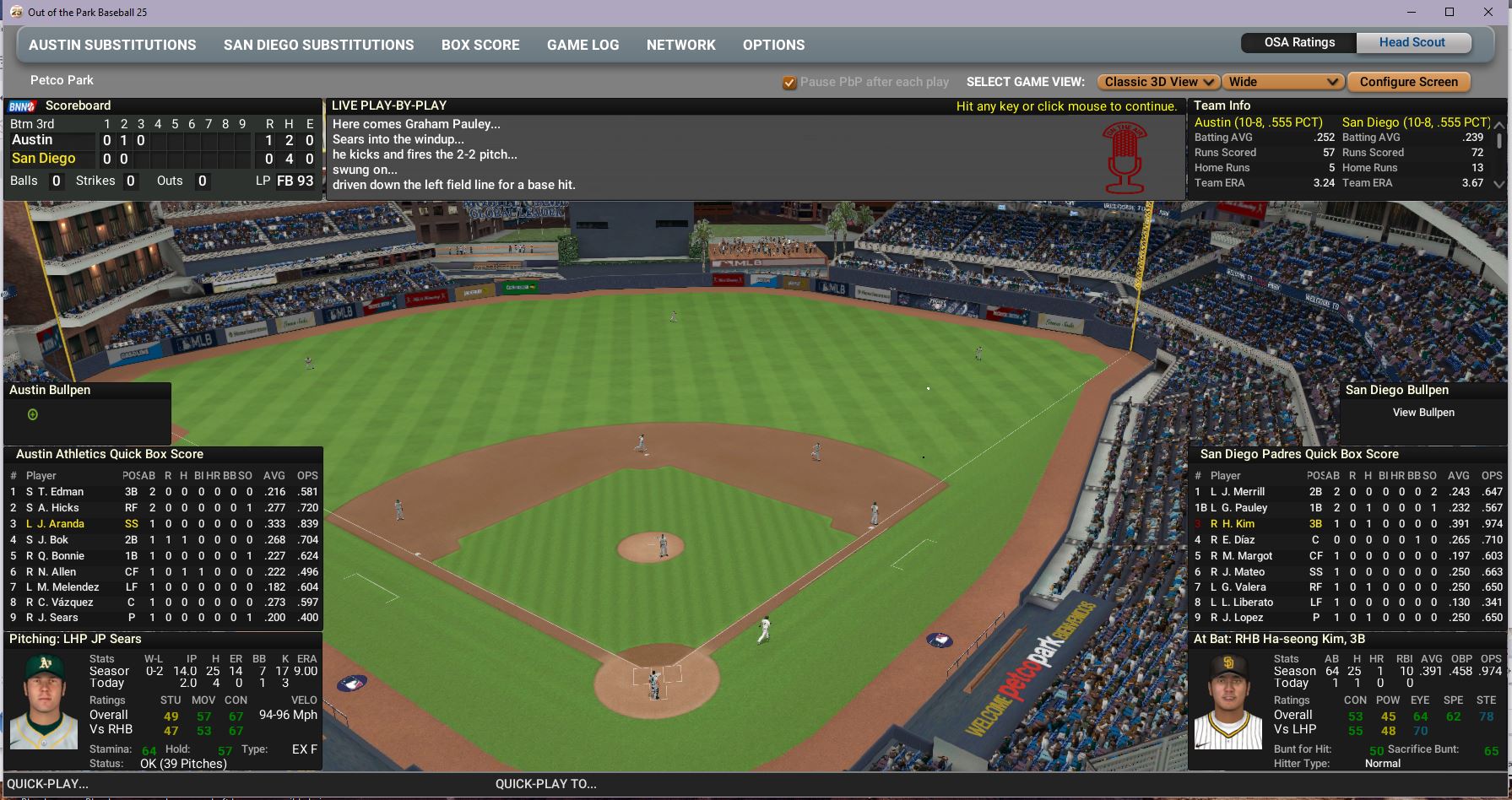Viewport: 1512px width, 800px height.
Task: View the San Diego bullpen
Action: [x=1423, y=413]
